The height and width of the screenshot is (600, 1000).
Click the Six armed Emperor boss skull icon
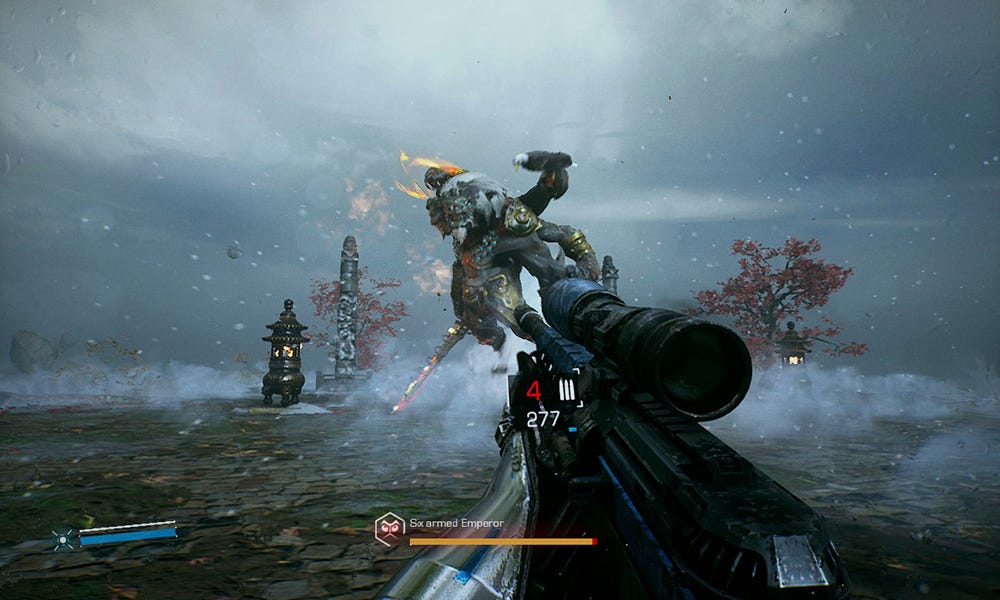pos(389,527)
